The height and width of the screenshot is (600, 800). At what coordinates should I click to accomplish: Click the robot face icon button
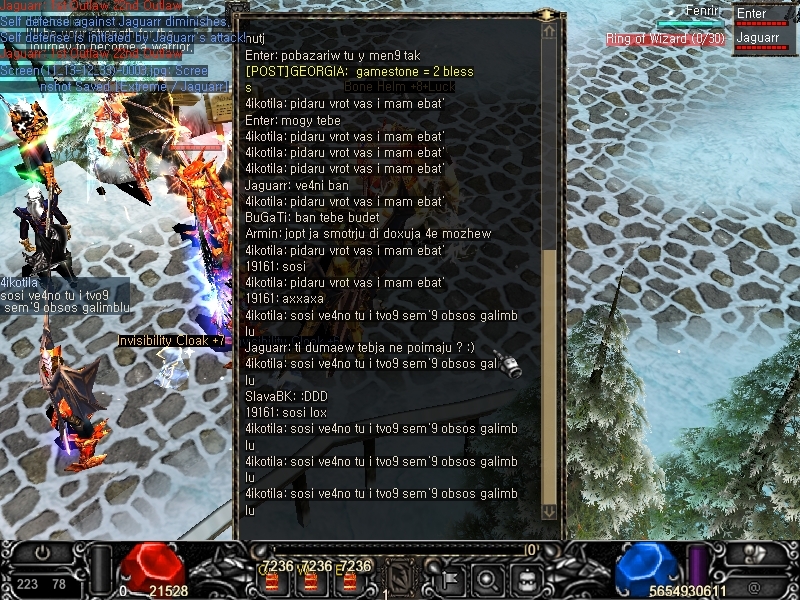point(527,578)
